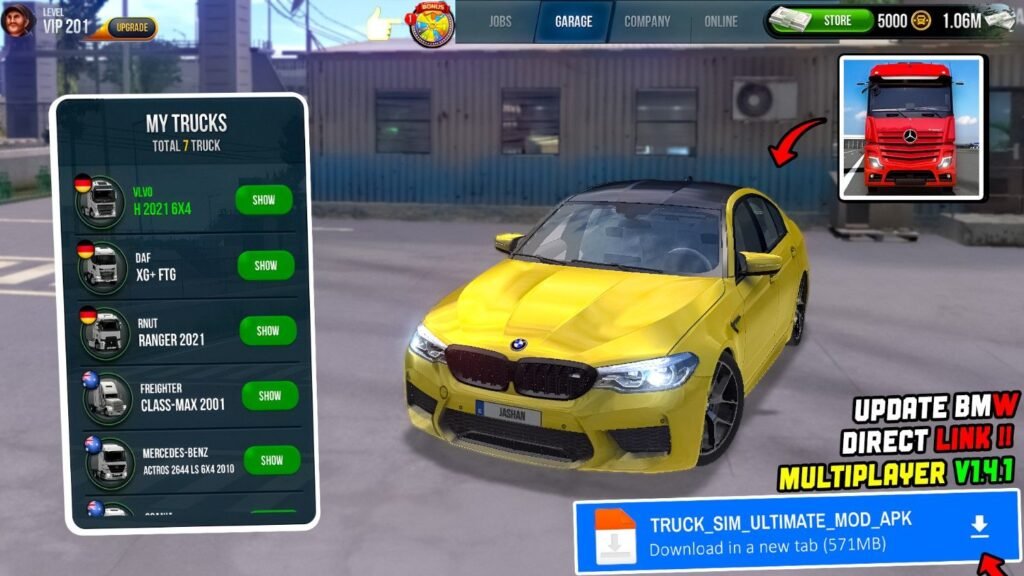Show the Ranger 2021 truck
The image size is (1024, 576).
tap(268, 331)
